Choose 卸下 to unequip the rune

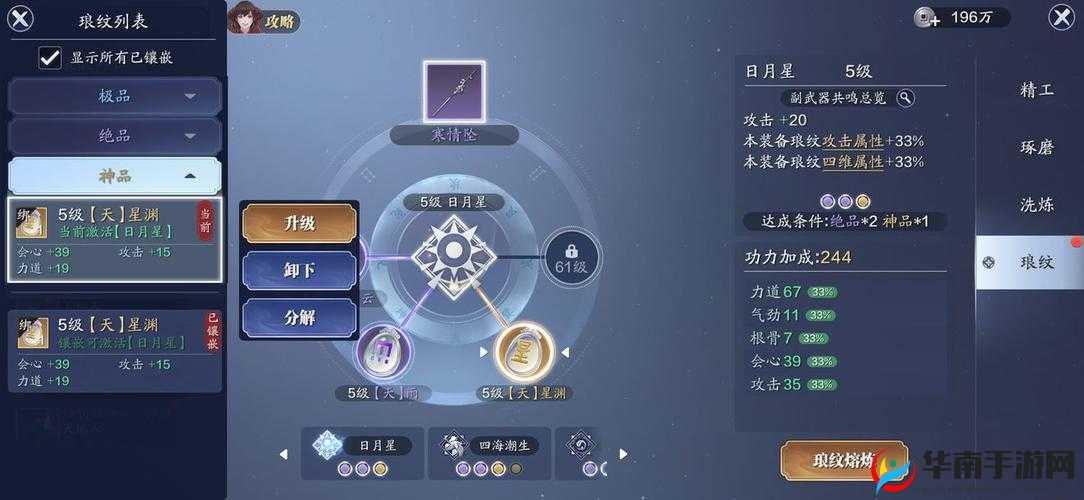tap(299, 270)
